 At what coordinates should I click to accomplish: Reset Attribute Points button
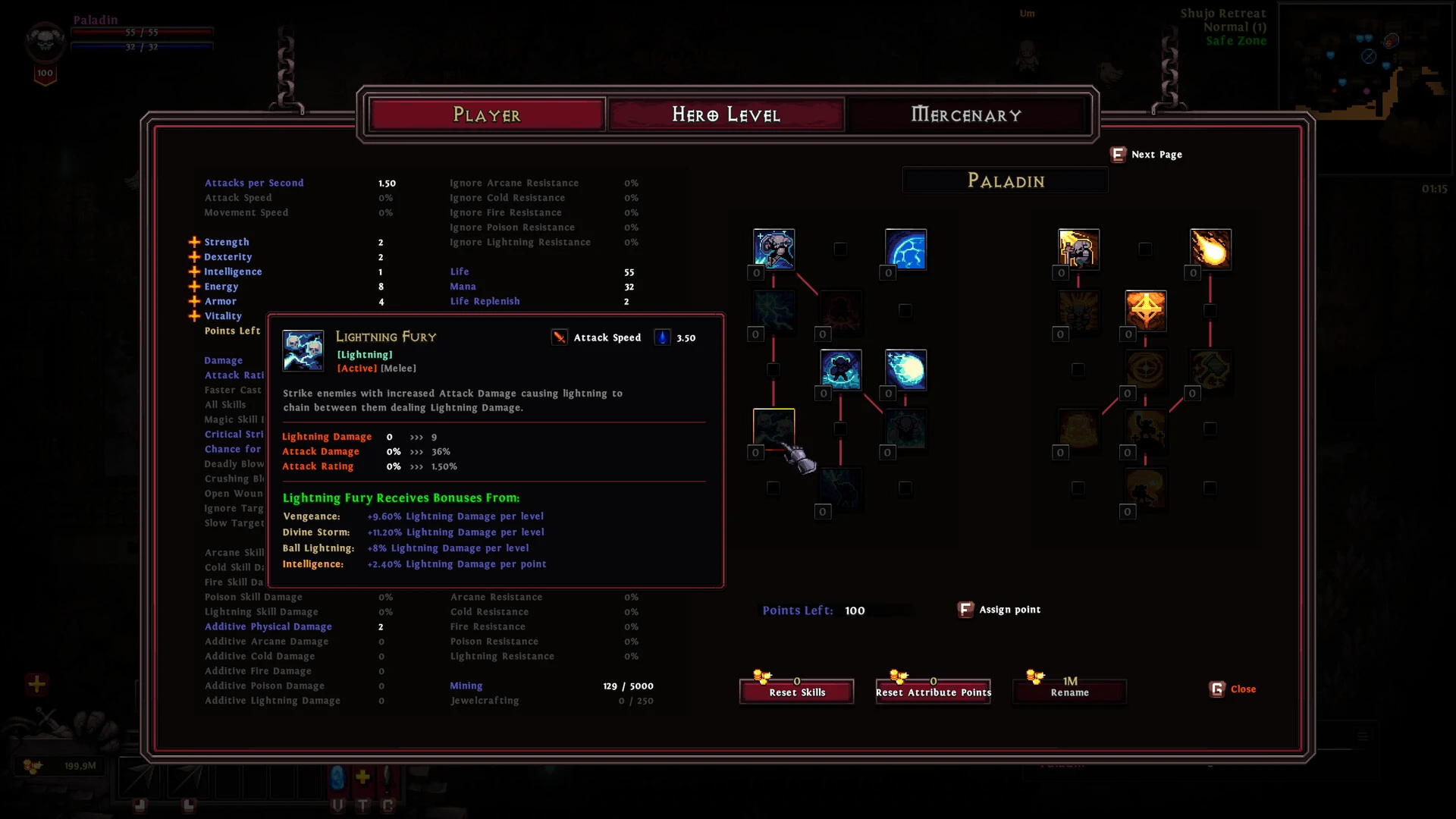click(x=933, y=692)
